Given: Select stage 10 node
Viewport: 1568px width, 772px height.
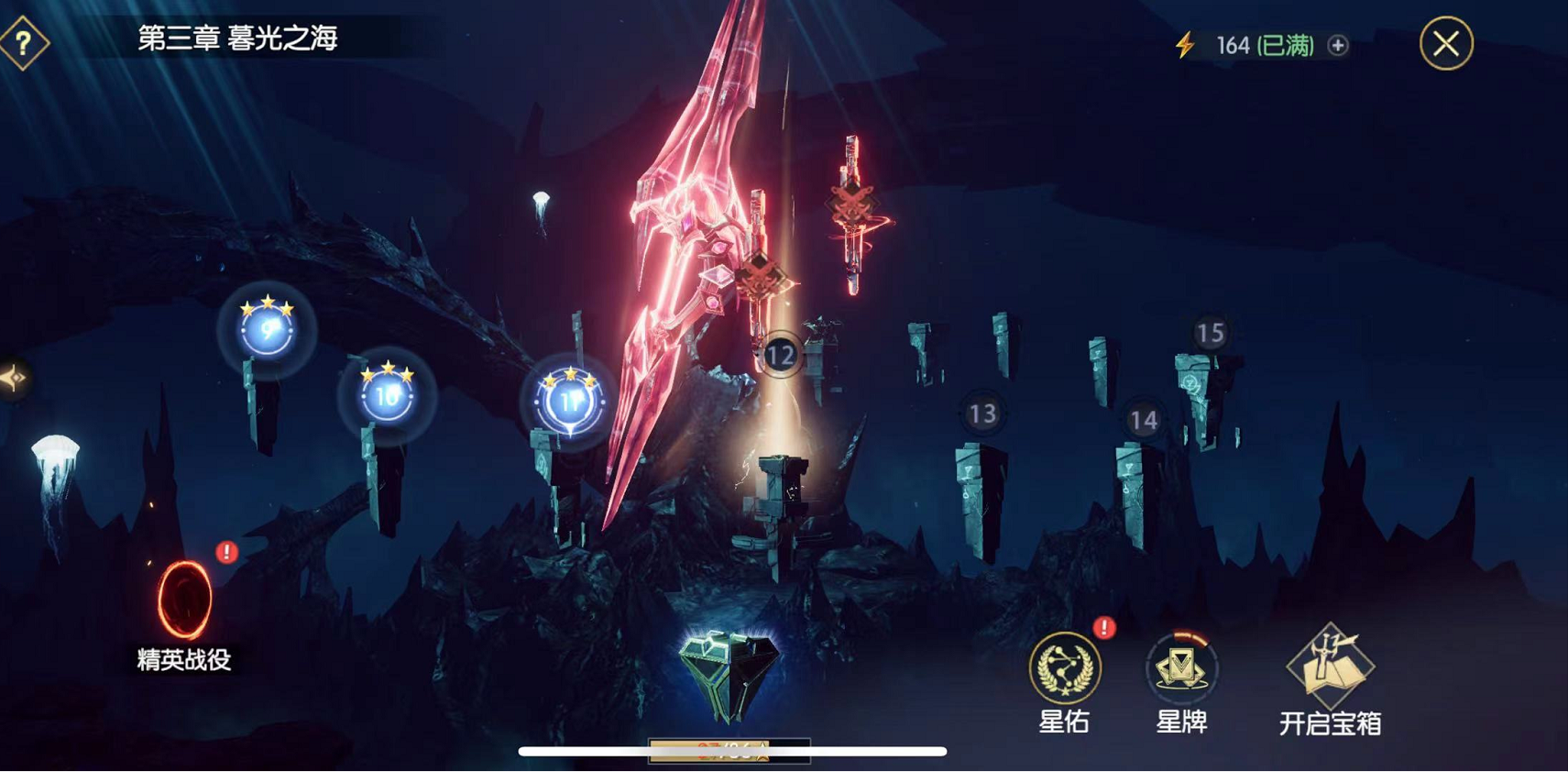Looking at the screenshot, I should coord(387,395).
